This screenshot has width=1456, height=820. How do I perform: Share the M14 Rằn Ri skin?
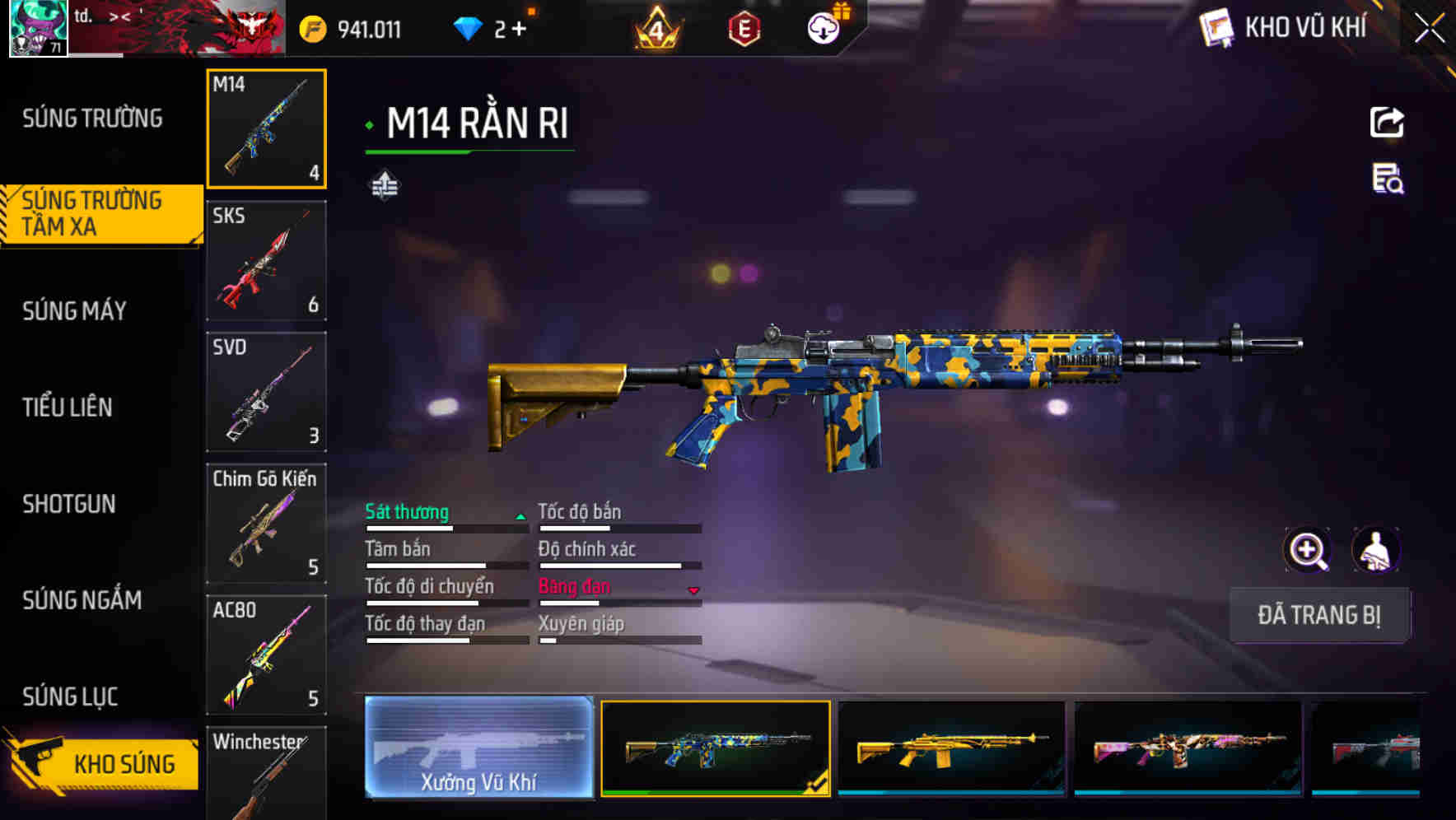point(1387,123)
